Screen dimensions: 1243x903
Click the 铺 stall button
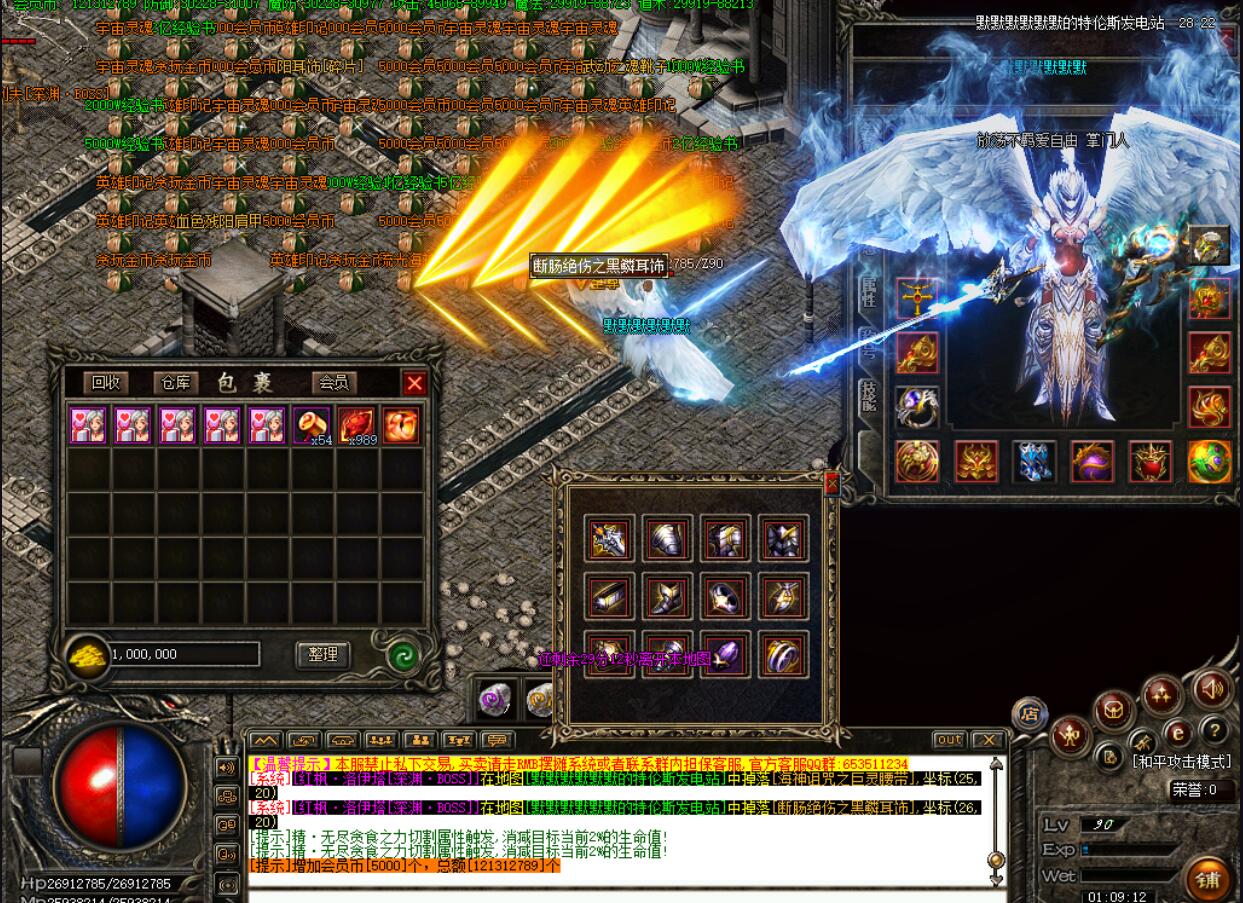coord(1208,879)
